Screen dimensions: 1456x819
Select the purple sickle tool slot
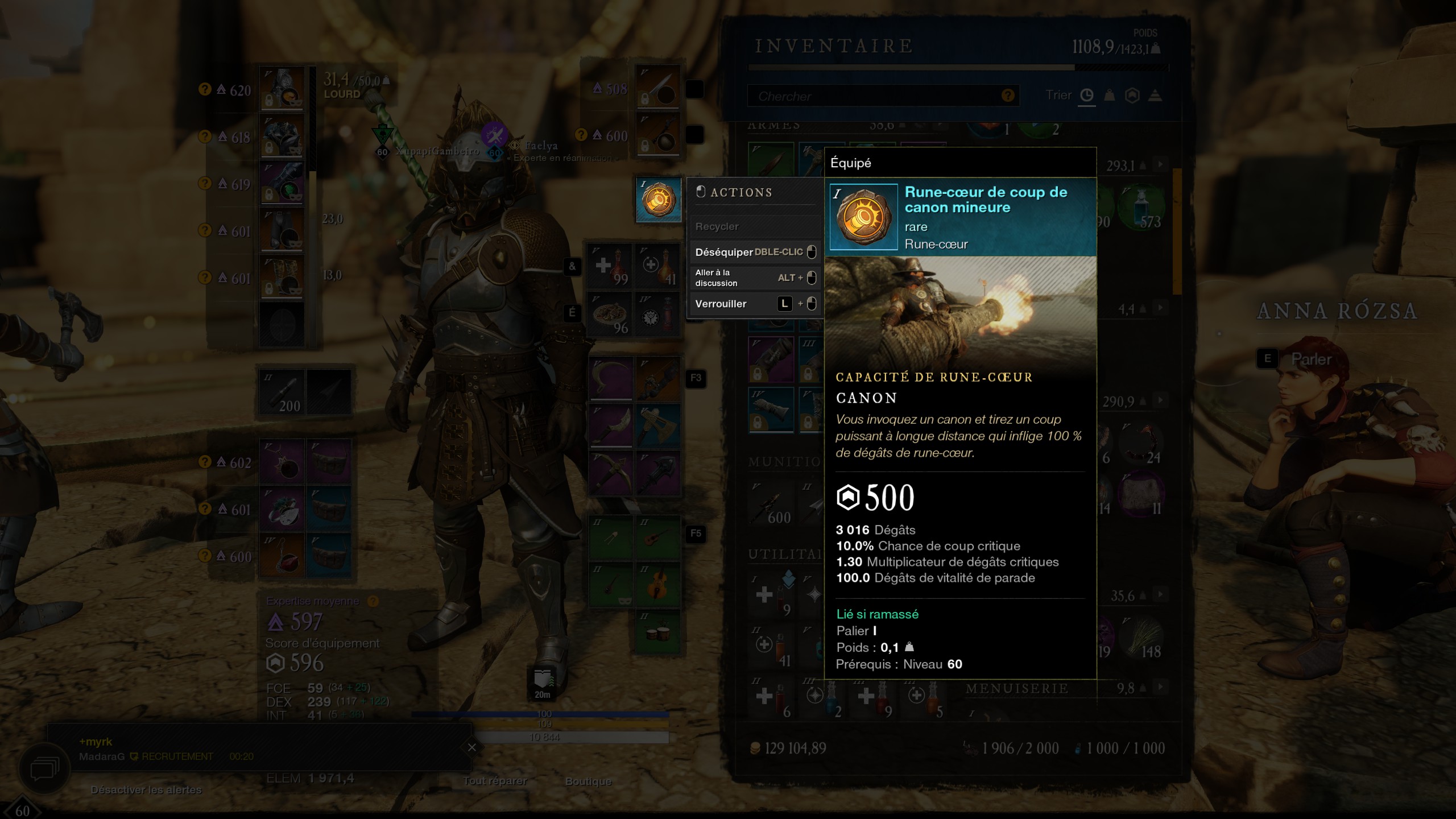point(610,378)
